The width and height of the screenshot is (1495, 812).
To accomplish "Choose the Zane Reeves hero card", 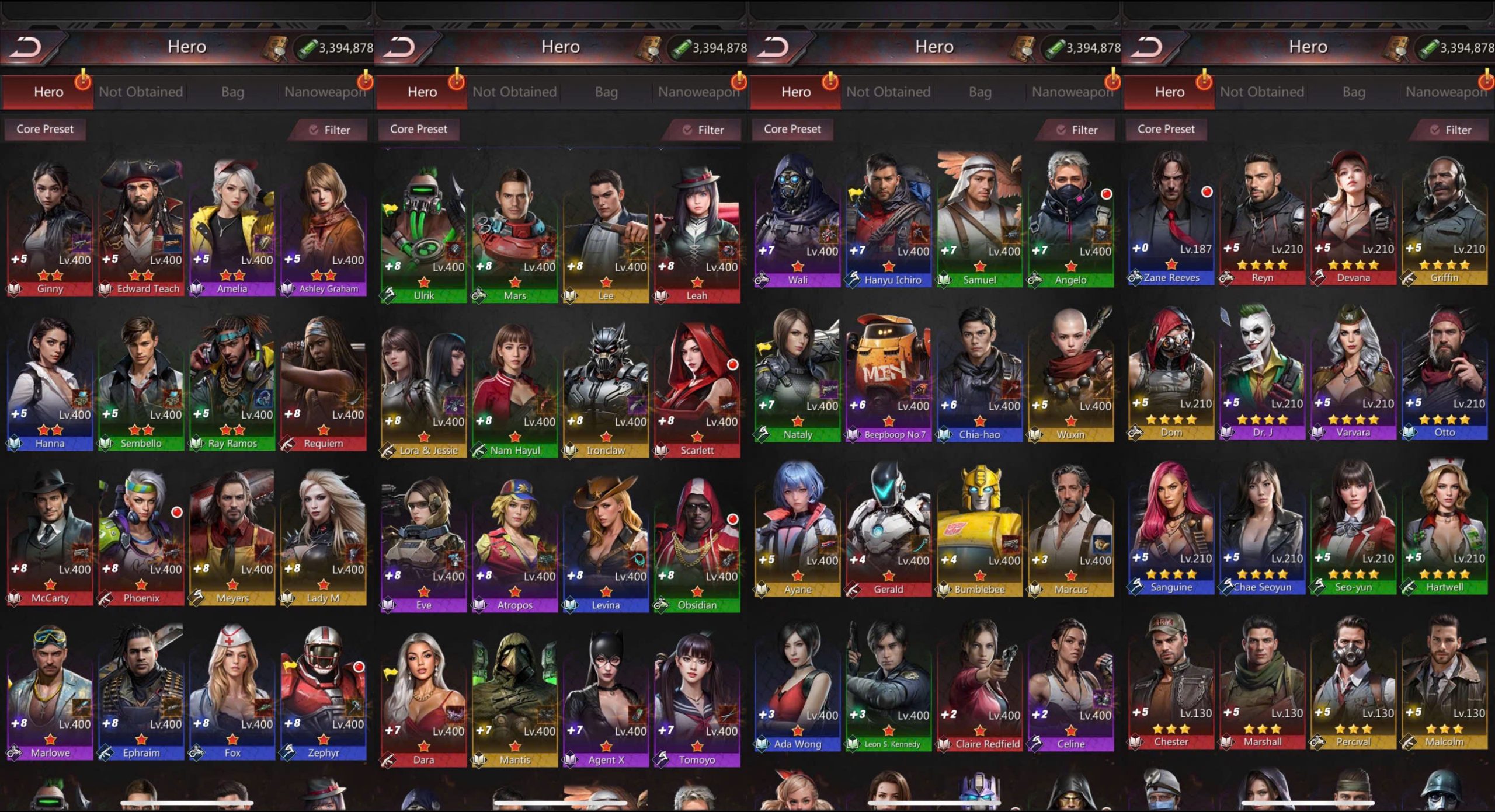I will (x=1171, y=217).
